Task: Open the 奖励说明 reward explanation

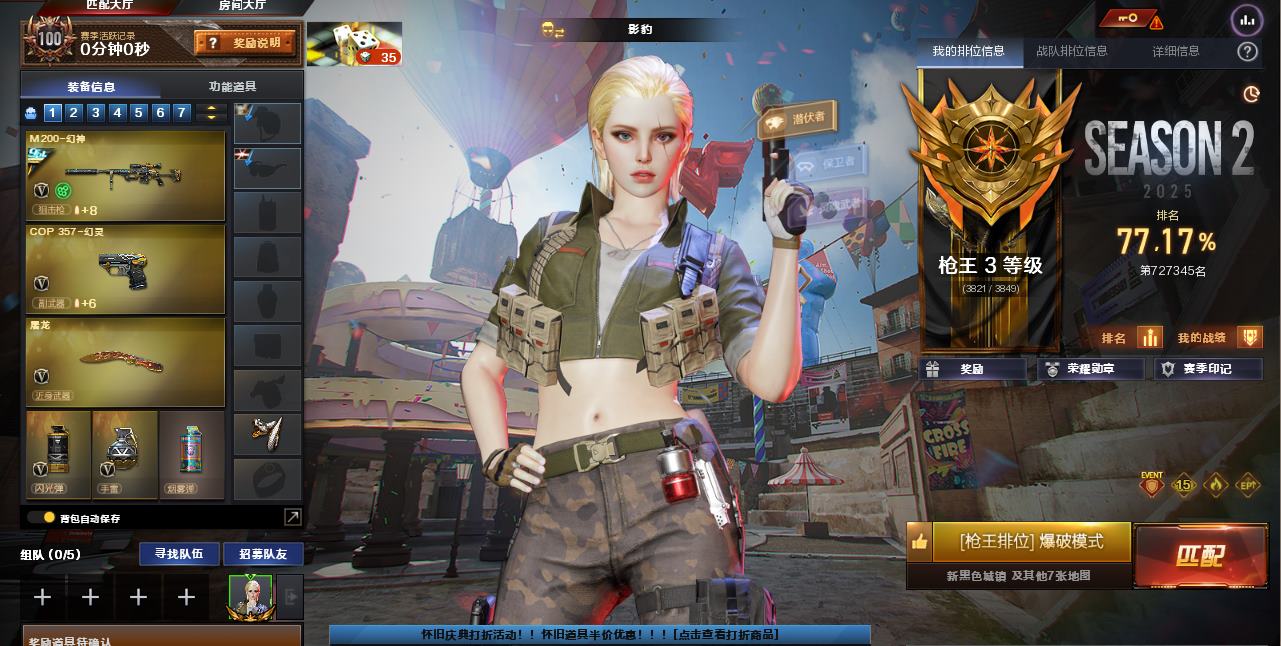Action: click(246, 42)
